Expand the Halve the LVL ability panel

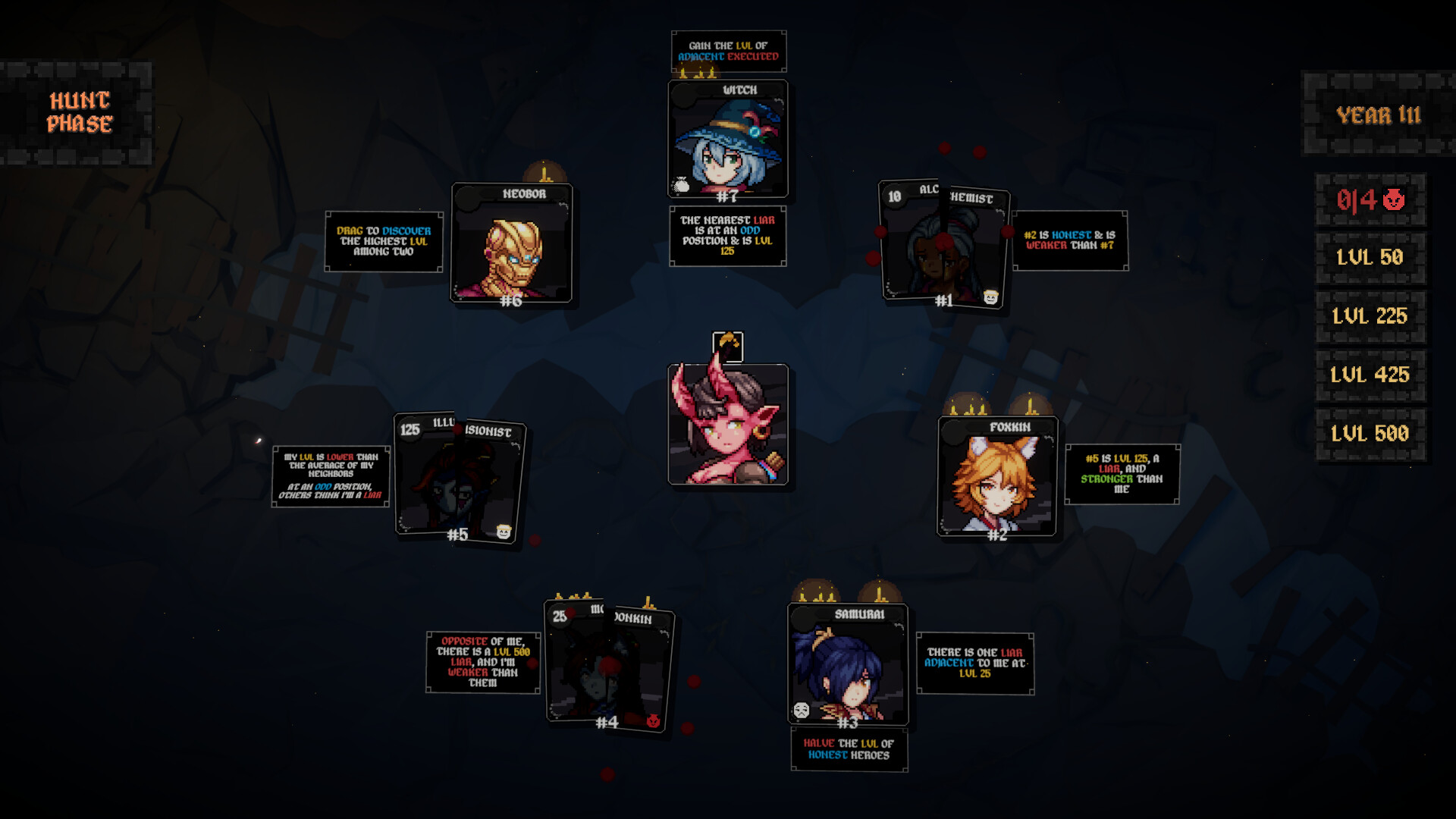coord(849,747)
